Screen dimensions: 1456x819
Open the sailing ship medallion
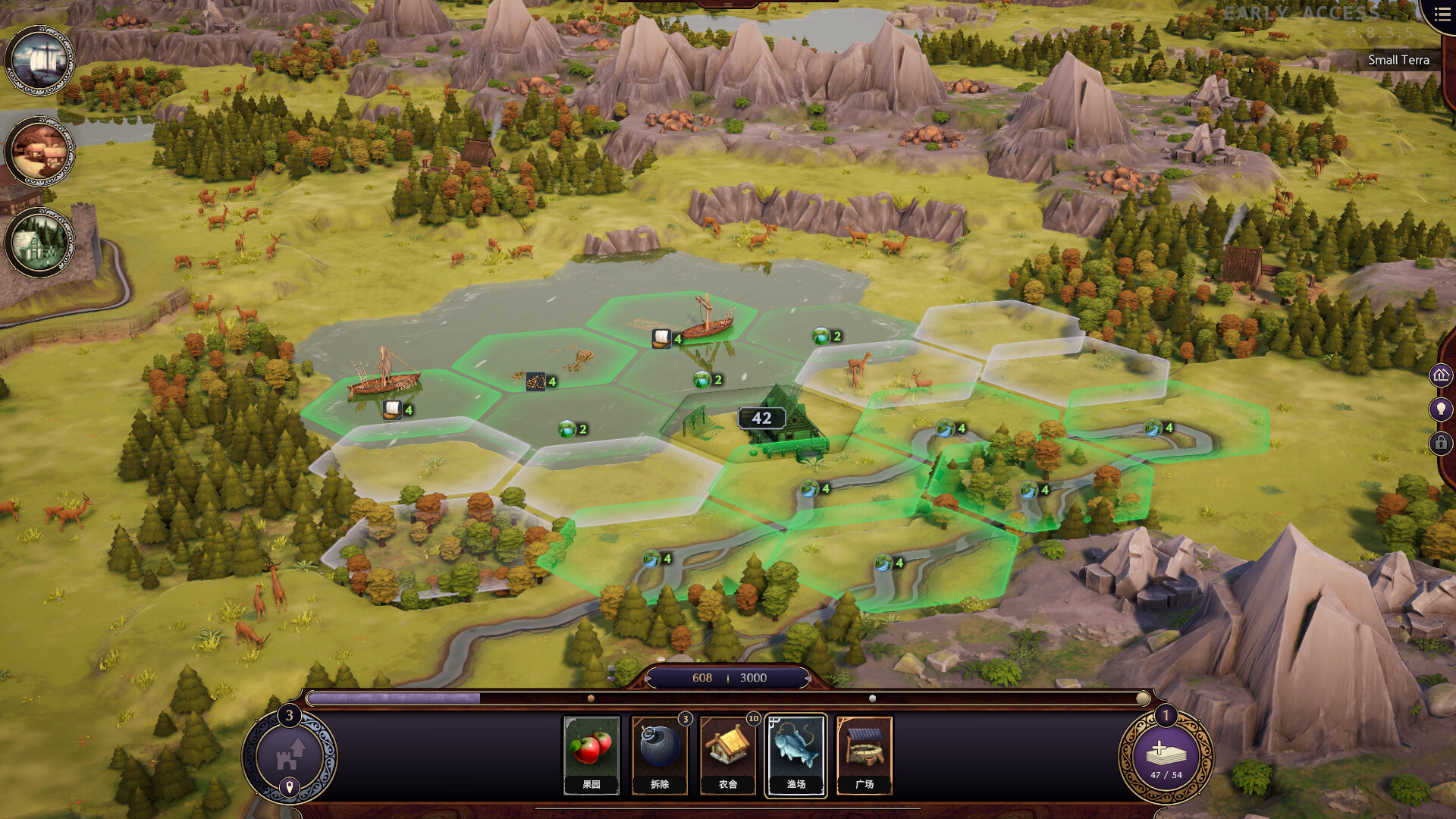point(39,61)
